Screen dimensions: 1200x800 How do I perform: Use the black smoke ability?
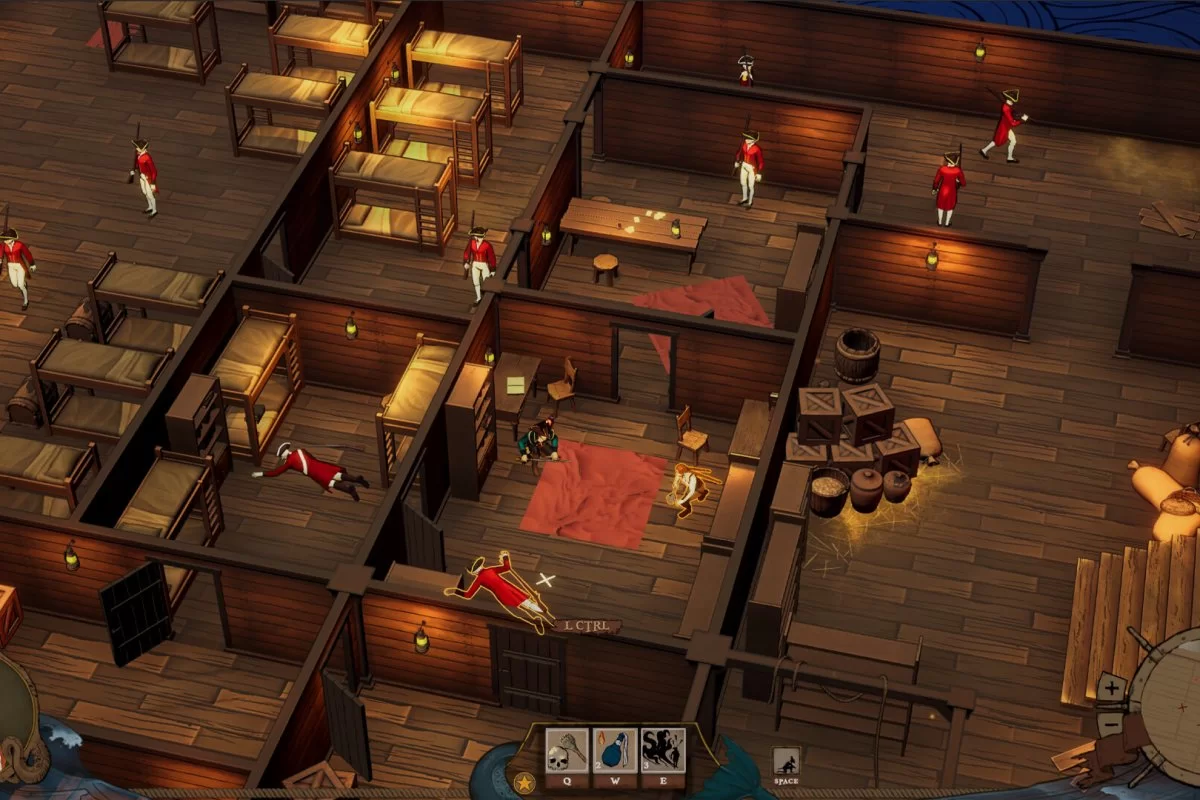coord(662,751)
